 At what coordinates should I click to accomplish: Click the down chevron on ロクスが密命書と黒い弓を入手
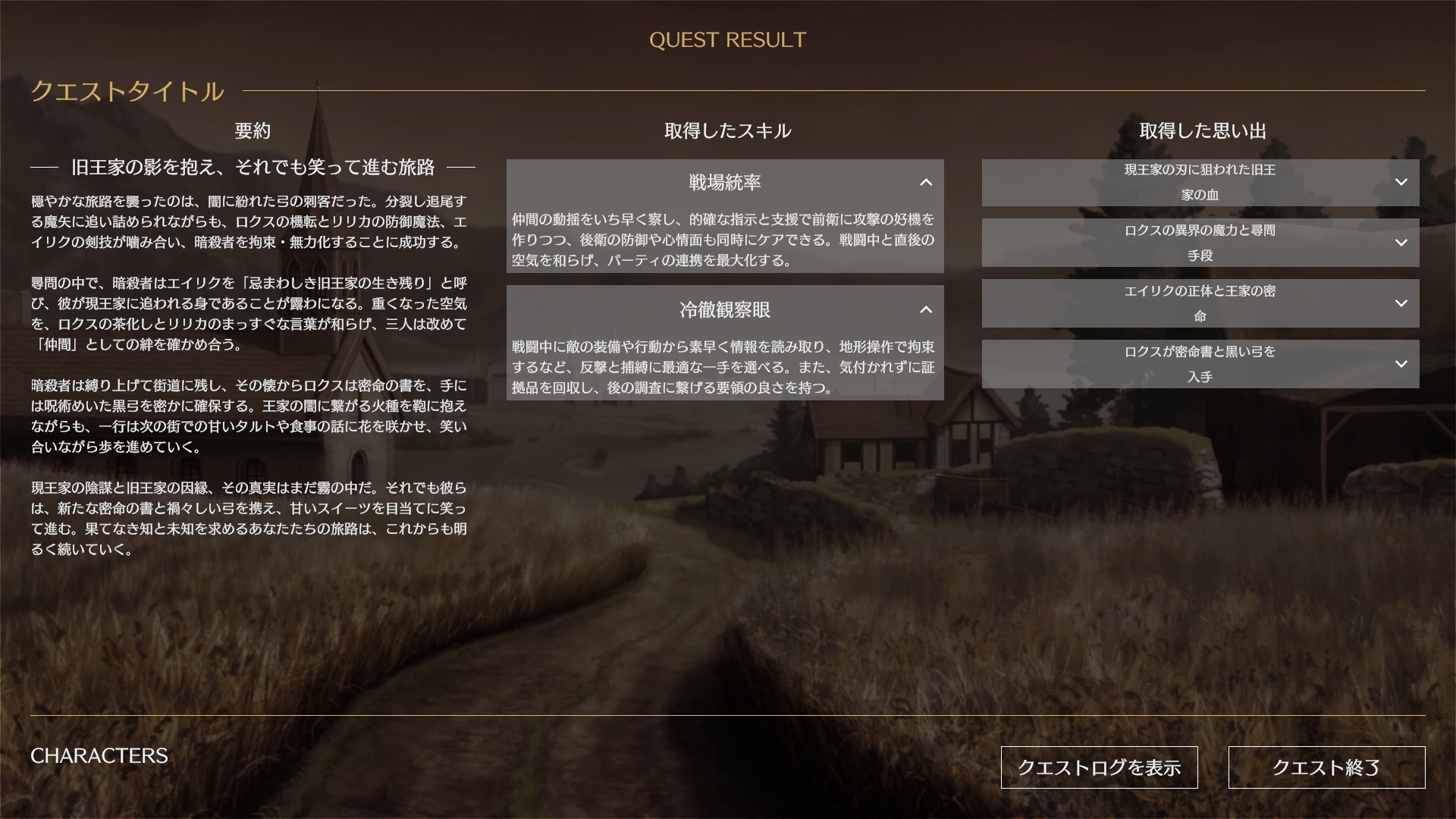point(1401,364)
